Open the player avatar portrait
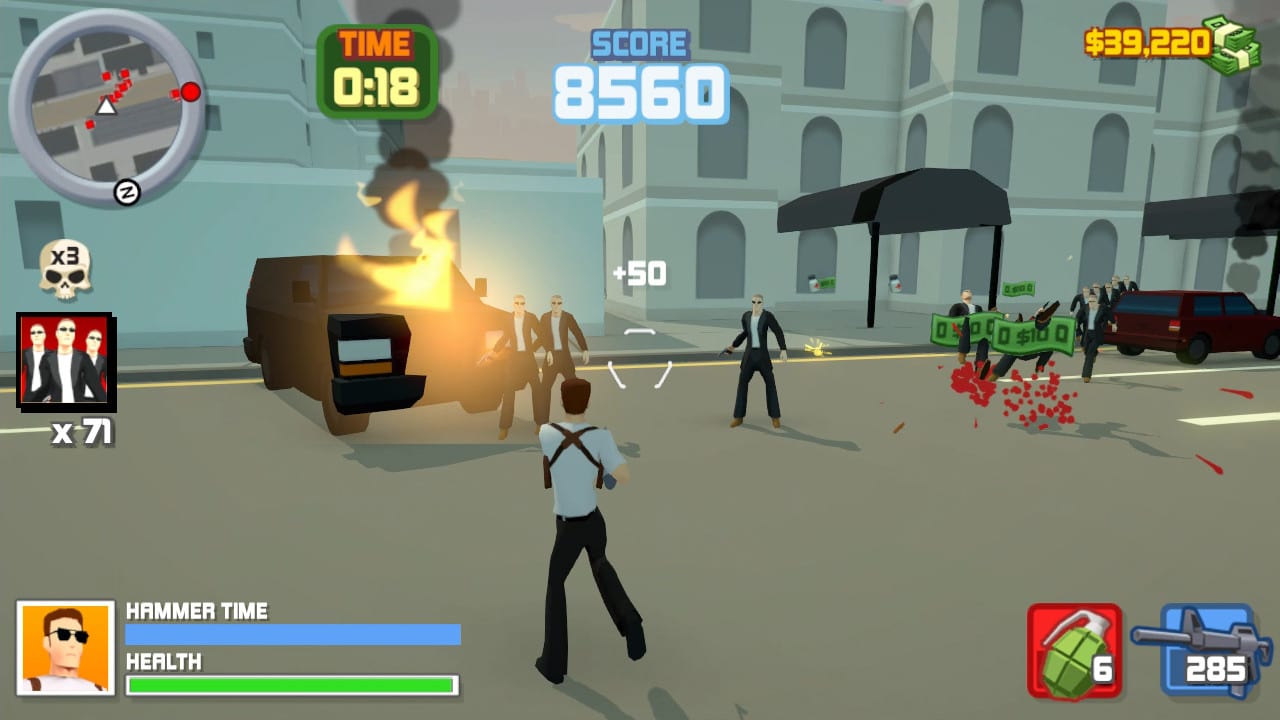Viewport: 1280px width, 720px height. coord(65,647)
